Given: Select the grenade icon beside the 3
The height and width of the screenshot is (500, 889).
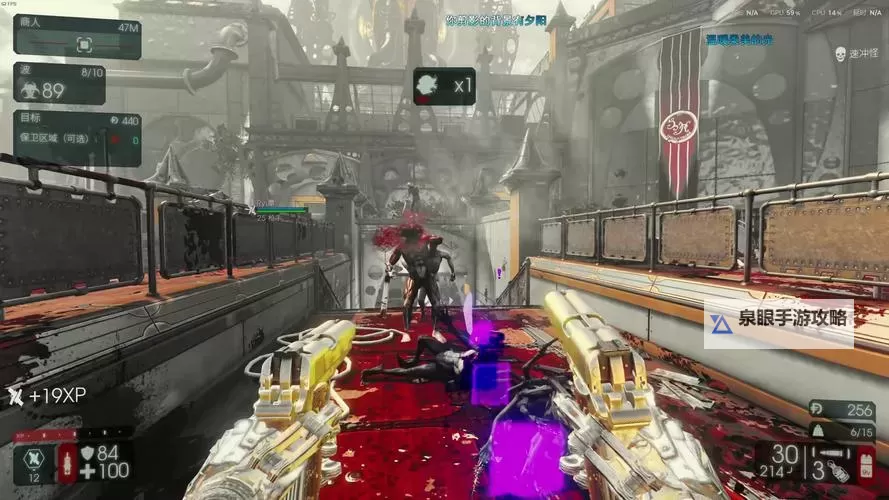Looking at the screenshot, I should (839, 468).
